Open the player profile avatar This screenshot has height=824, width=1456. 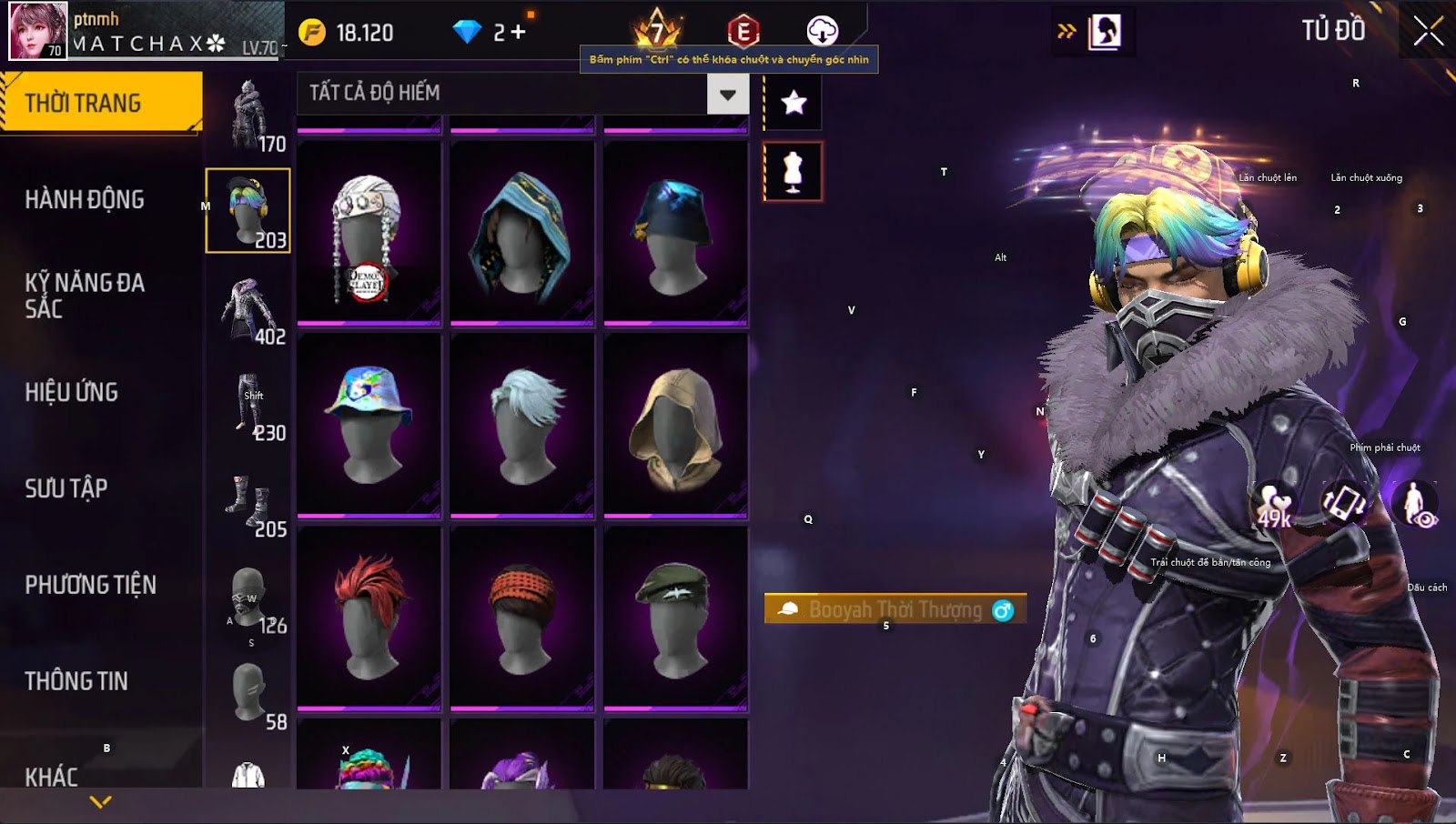click(x=38, y=31)
